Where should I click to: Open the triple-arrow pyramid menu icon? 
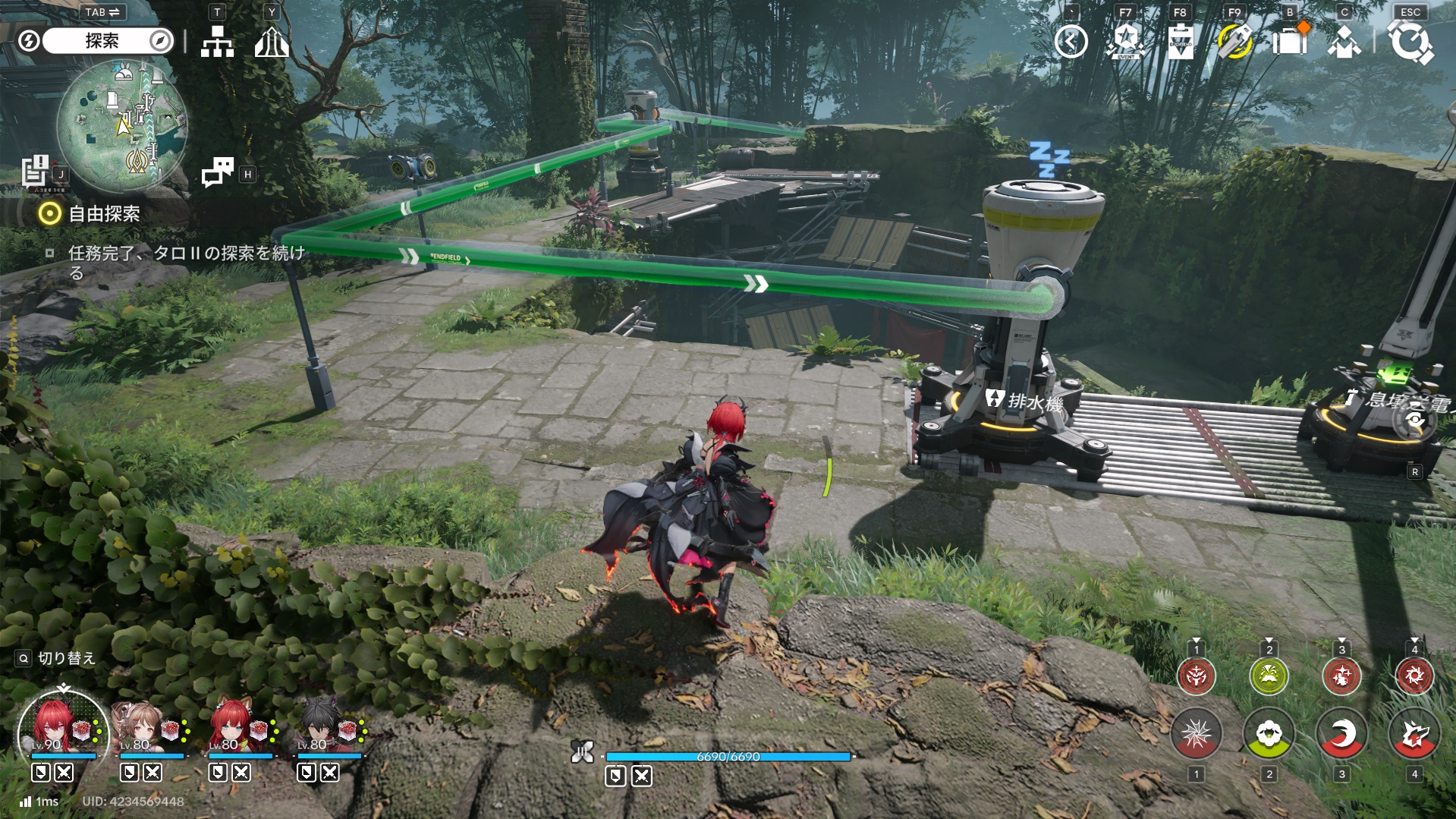(271, 42)
